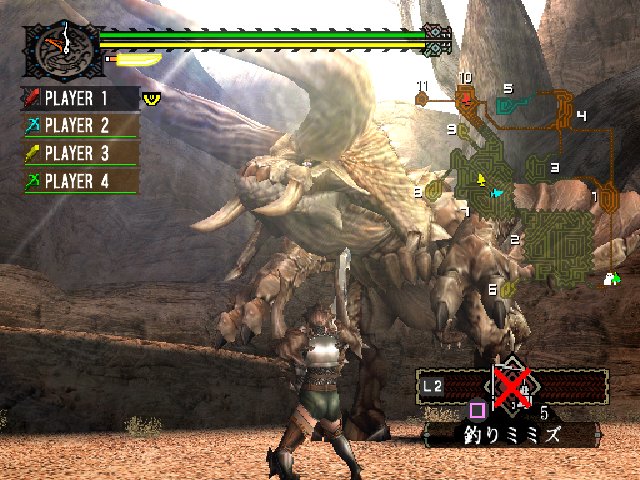Image resolution: width=640 pixels, height=480 pixels.
Task: Click area 10 marker on the minimap
Action: point(465,97)
